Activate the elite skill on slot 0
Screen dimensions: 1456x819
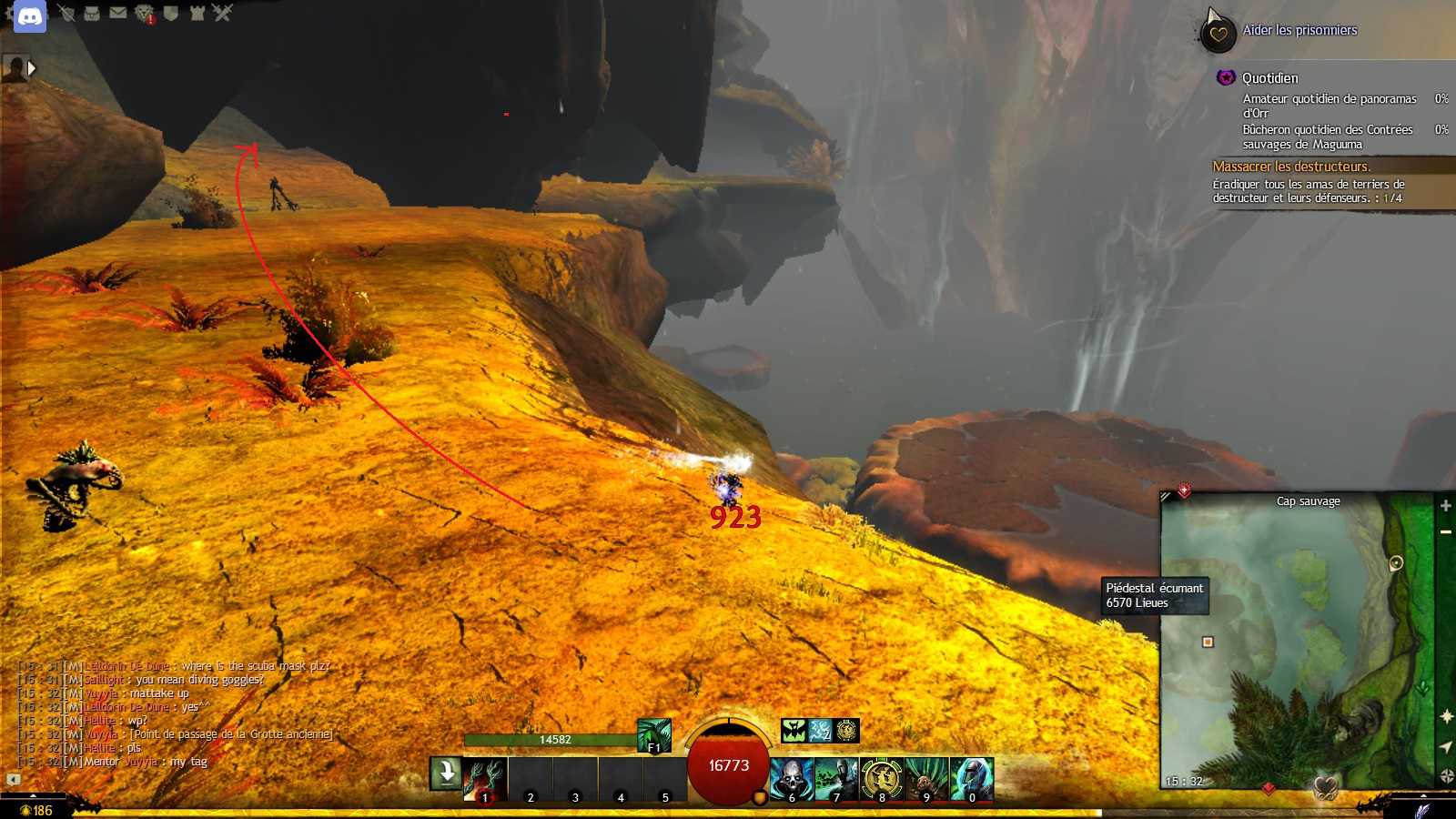(x=971, y=780)
